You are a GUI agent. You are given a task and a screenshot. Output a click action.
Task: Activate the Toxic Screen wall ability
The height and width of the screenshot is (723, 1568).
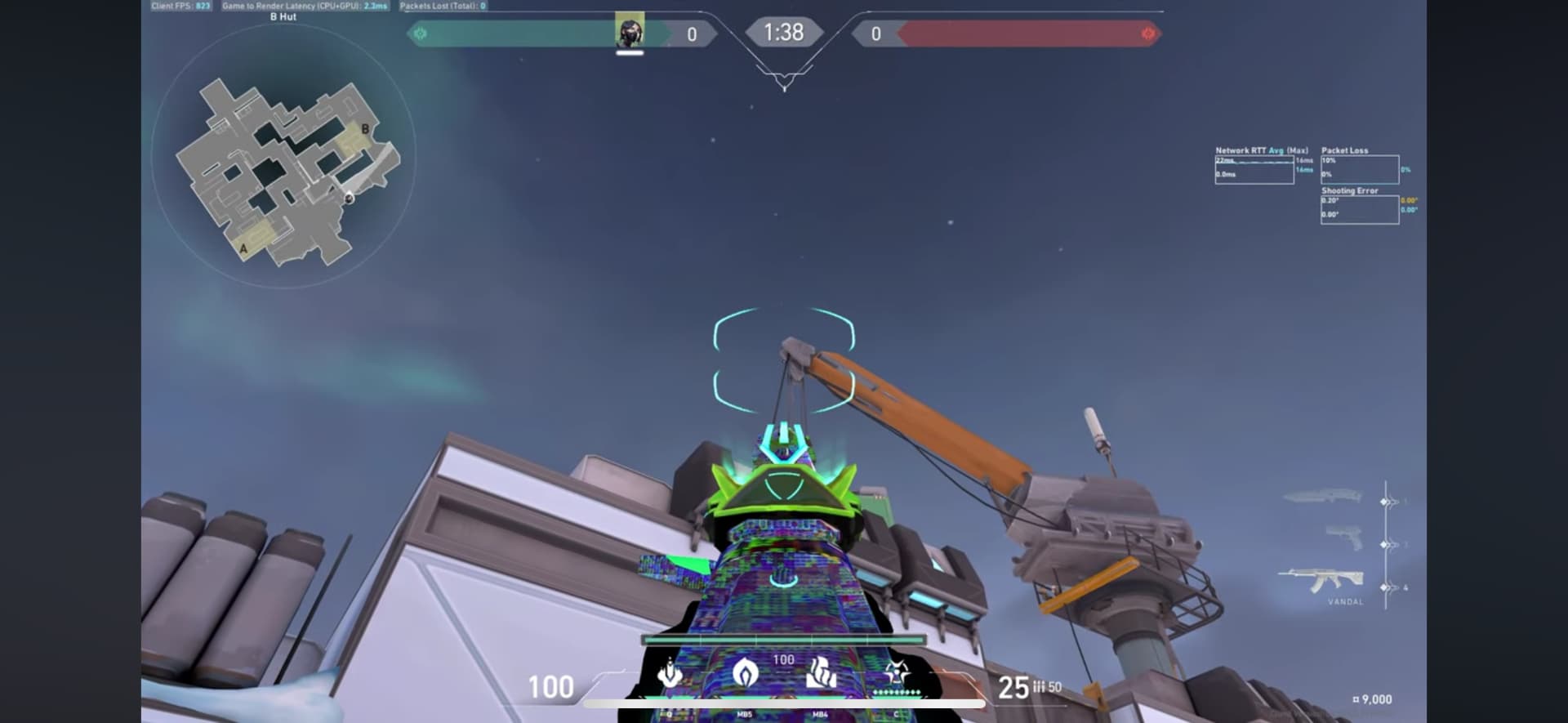(821, 674)
